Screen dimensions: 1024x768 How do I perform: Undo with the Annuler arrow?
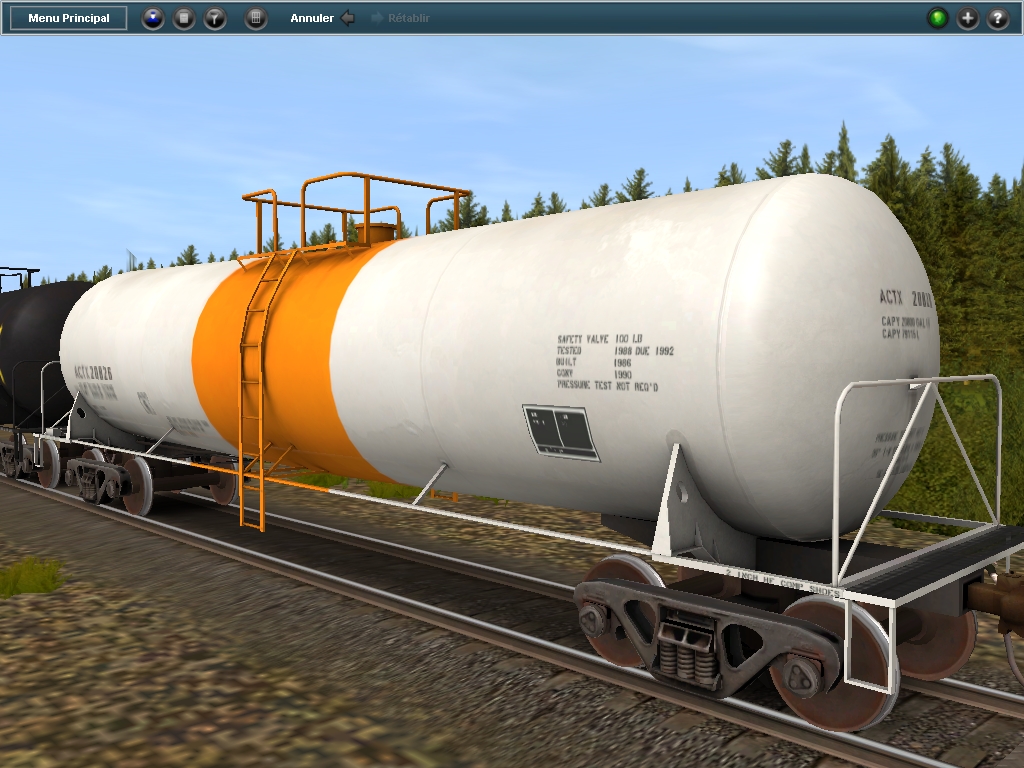point(347,18)
